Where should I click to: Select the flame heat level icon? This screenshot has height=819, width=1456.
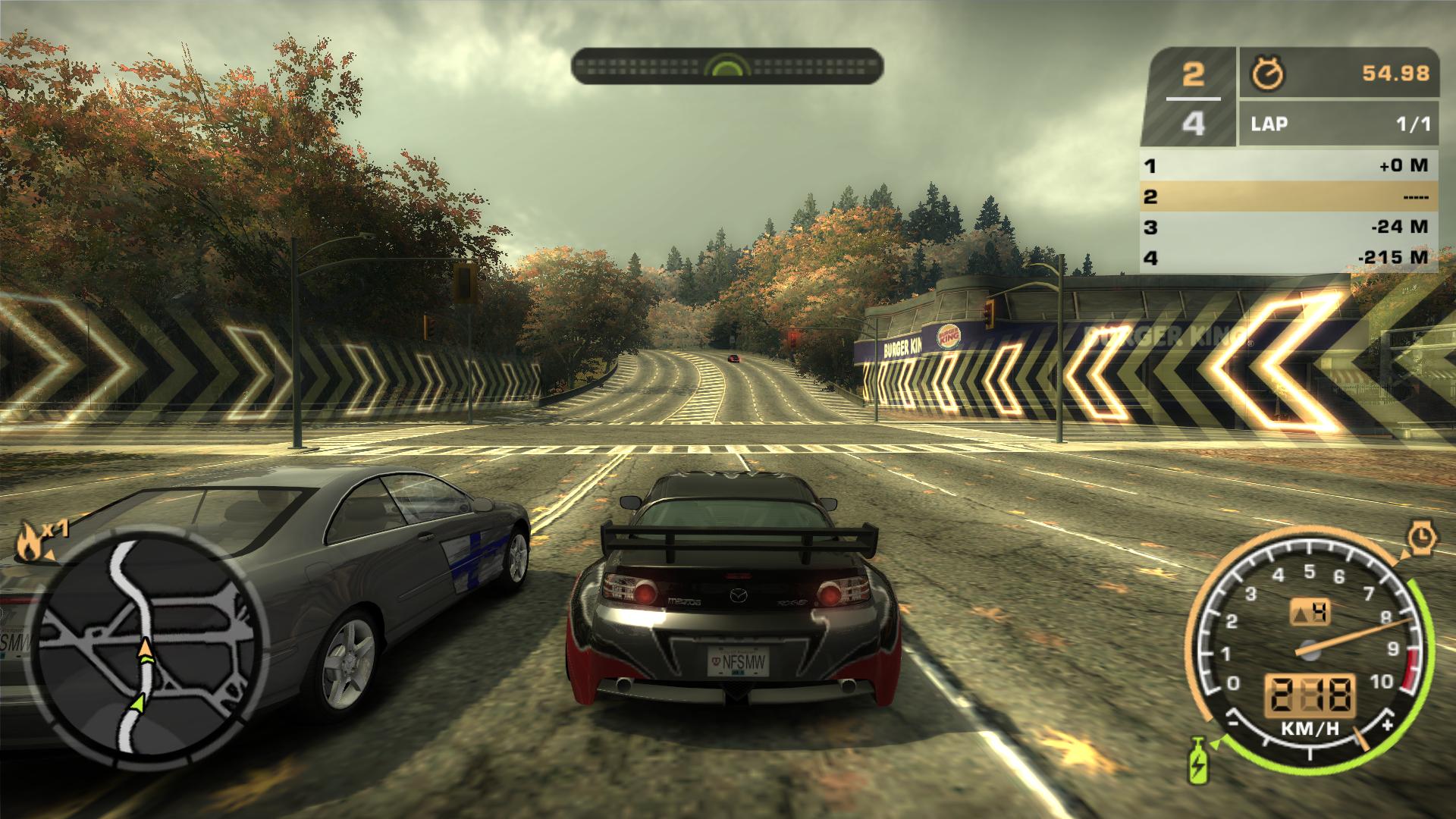point(28,541)
